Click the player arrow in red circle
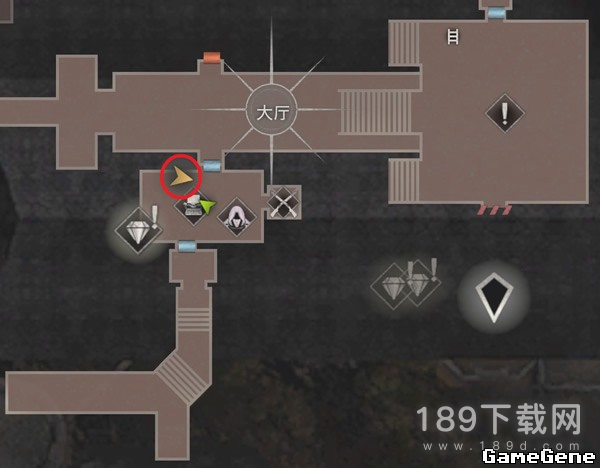The image size is (600, 468). point(182,177)
